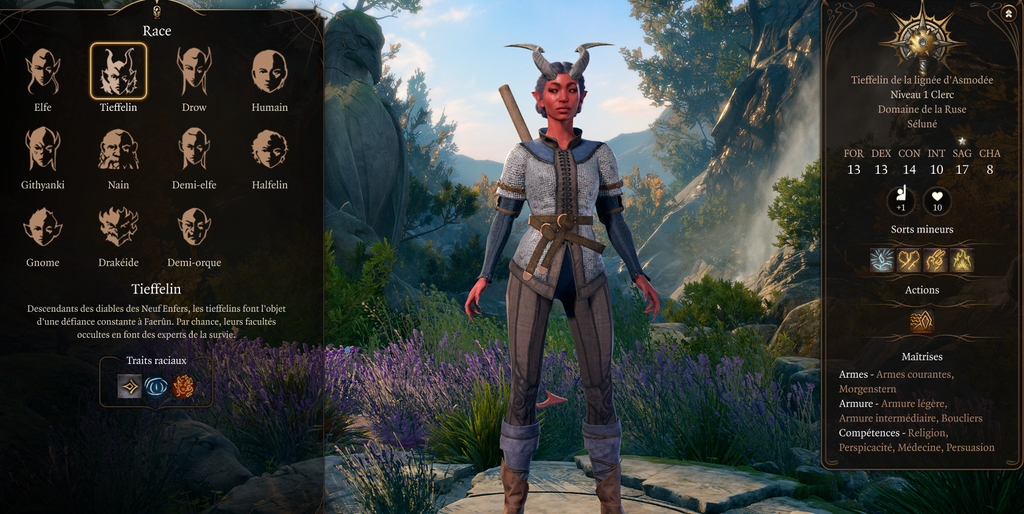
Task: Inspect the first blue cantrip icon
Action: [x=883, y=261]
